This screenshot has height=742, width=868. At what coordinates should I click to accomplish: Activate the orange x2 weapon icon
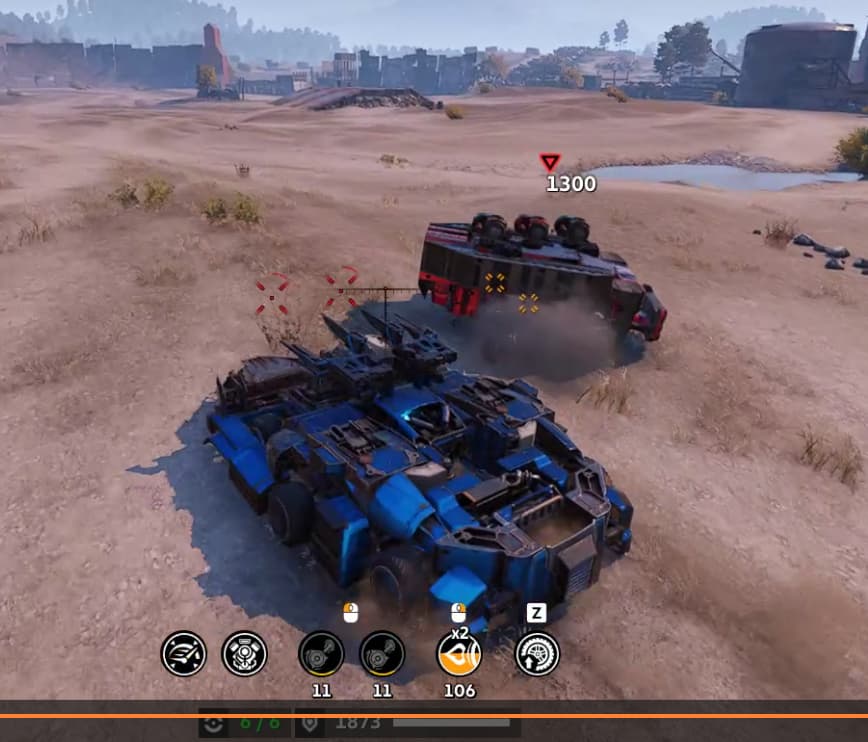click(459, 654)
